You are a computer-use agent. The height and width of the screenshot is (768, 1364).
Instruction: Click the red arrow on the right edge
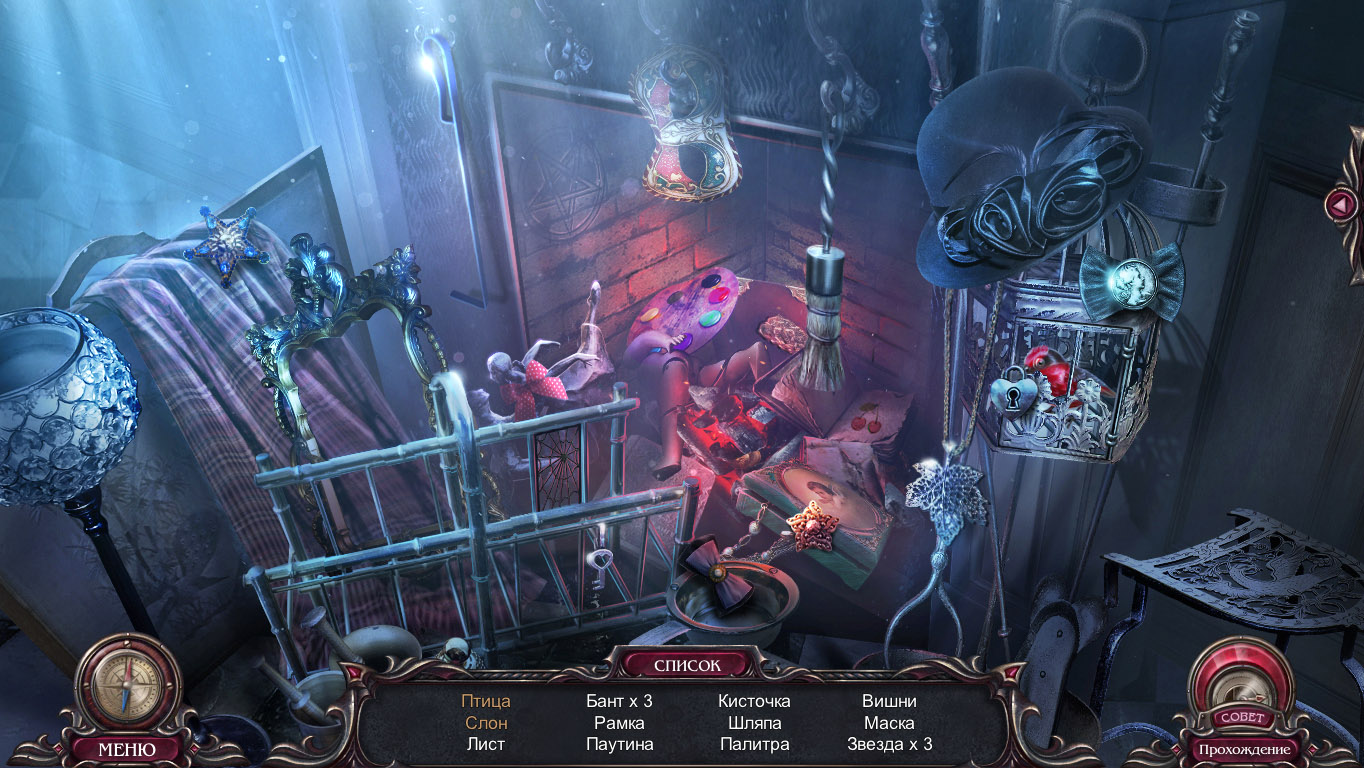(x=1338, y=205)
